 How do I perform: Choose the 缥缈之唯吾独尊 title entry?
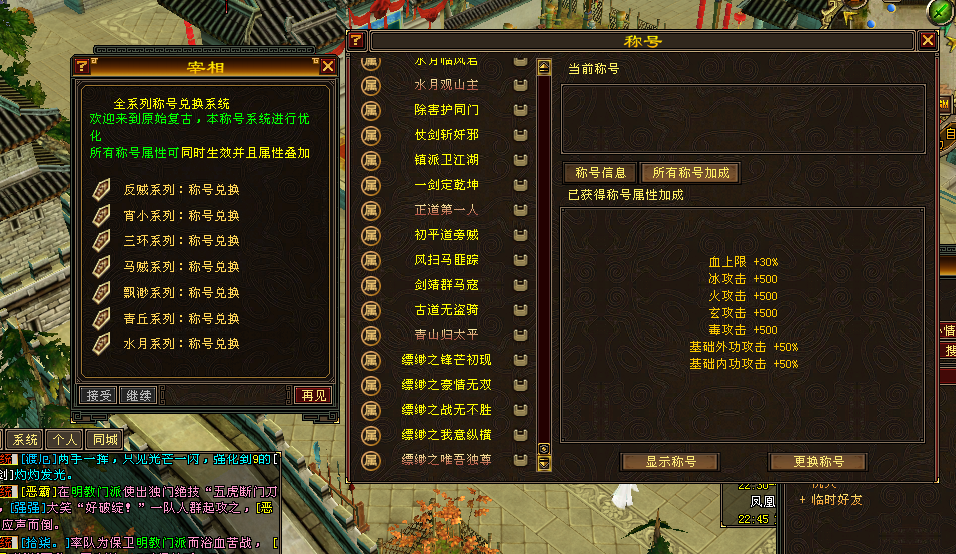coord(446,460)
